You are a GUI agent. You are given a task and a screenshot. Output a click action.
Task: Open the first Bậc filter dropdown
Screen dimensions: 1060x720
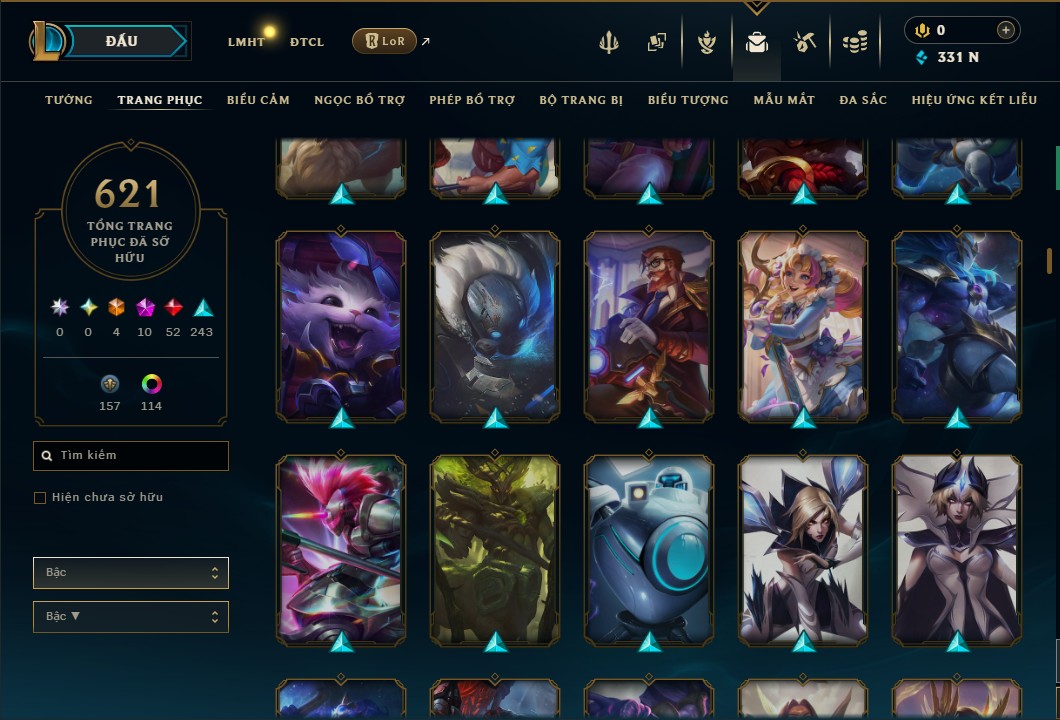click(x=131, y=573)
